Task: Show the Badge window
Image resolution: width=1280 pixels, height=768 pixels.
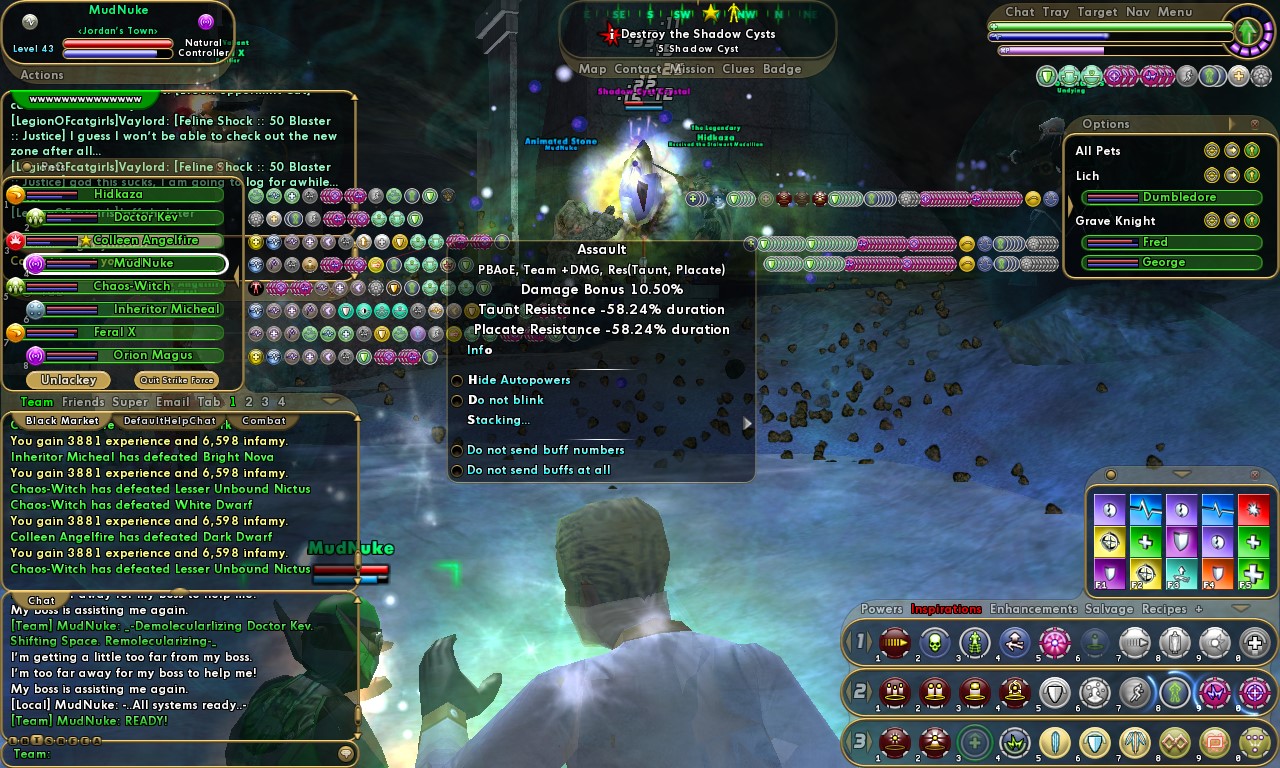Action: pyautogui.click(x=782, y=70)
